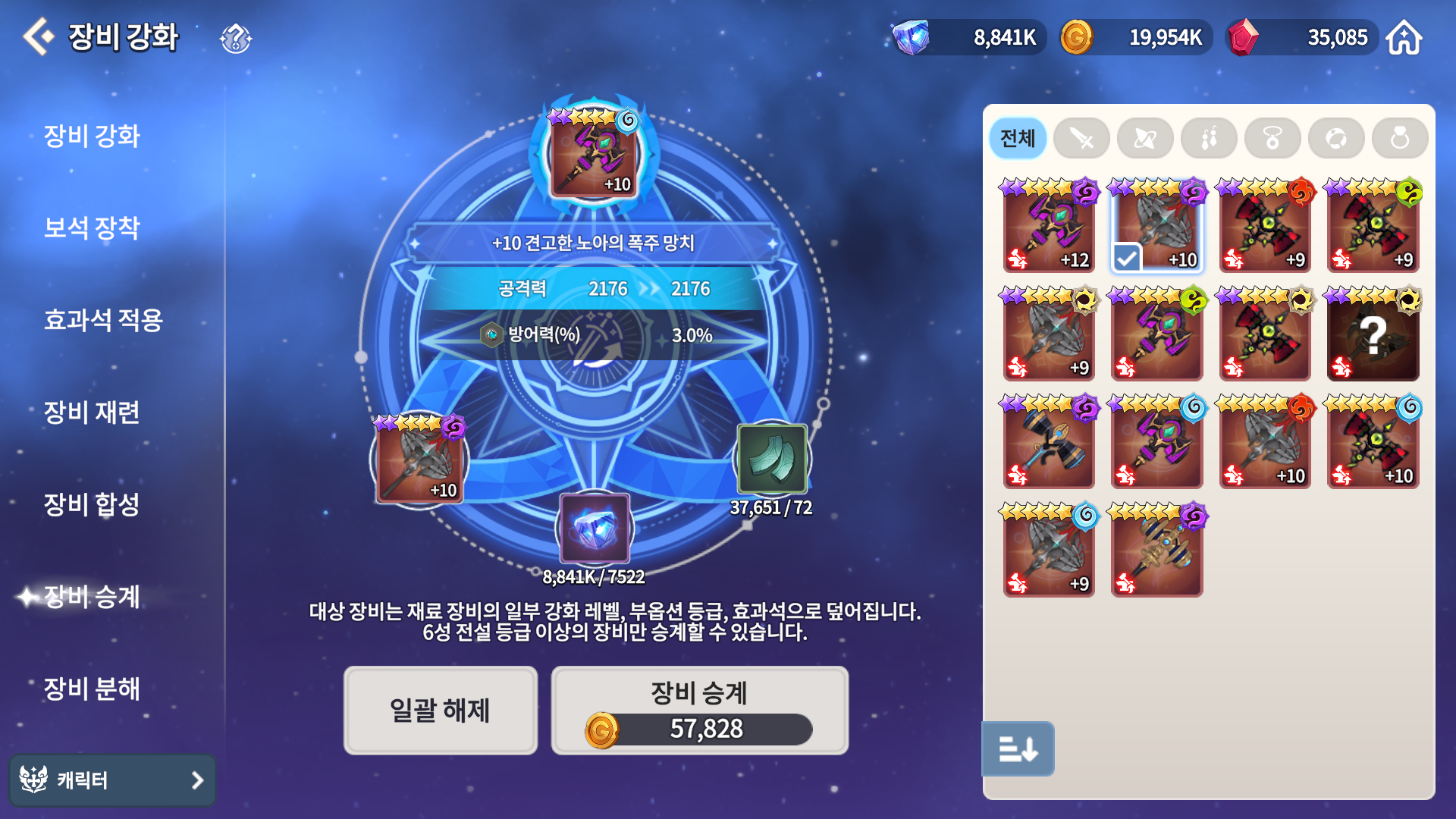Open 장비 강화 menu entry
Viewport: 1456px width, 819px height.
click(x=92, y=136)
